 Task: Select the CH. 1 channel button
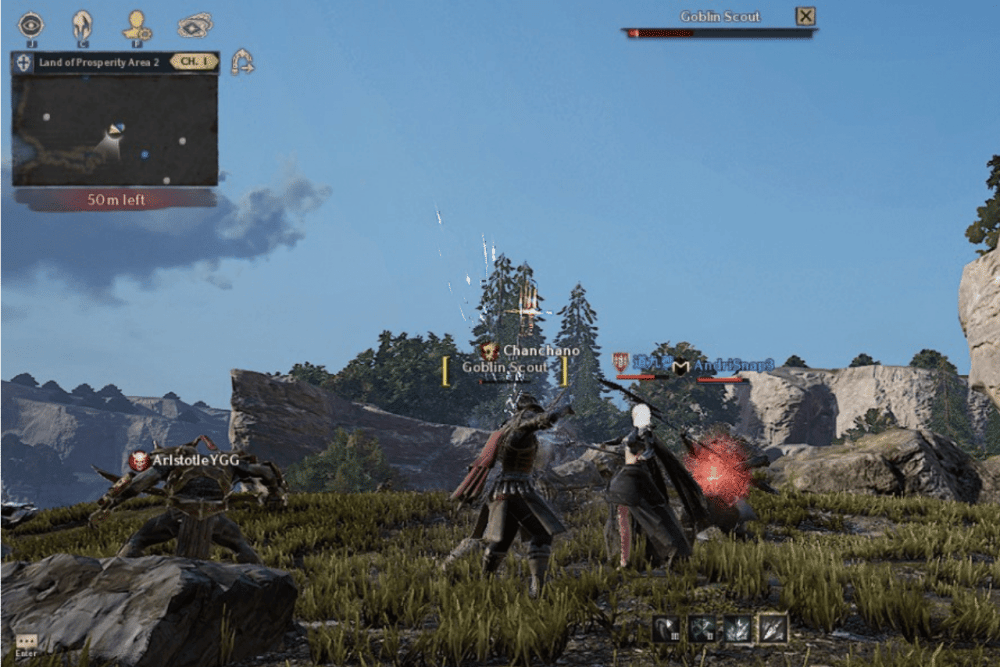[x=194, y=62]
